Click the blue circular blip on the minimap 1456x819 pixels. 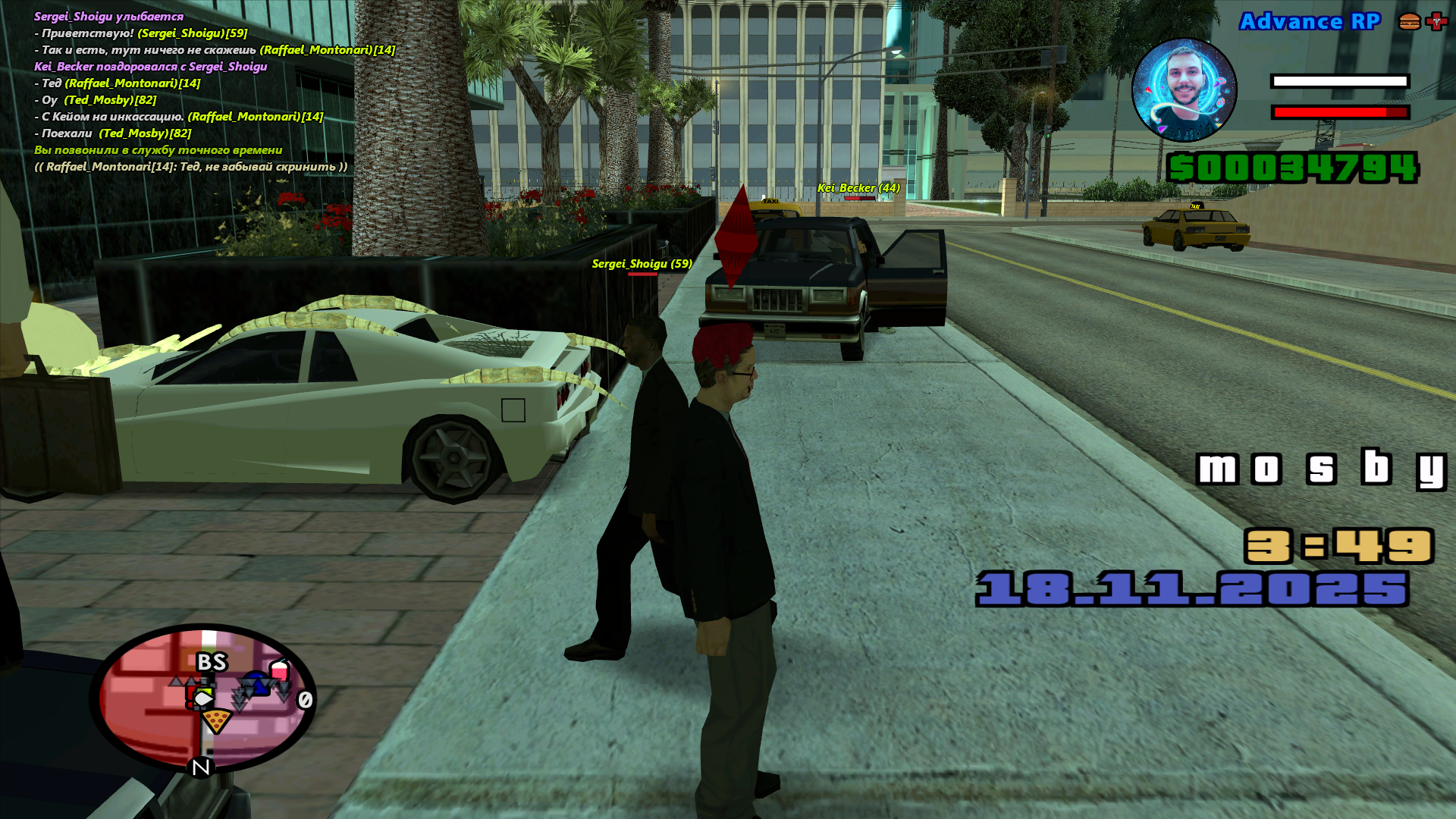click(256, 682)
